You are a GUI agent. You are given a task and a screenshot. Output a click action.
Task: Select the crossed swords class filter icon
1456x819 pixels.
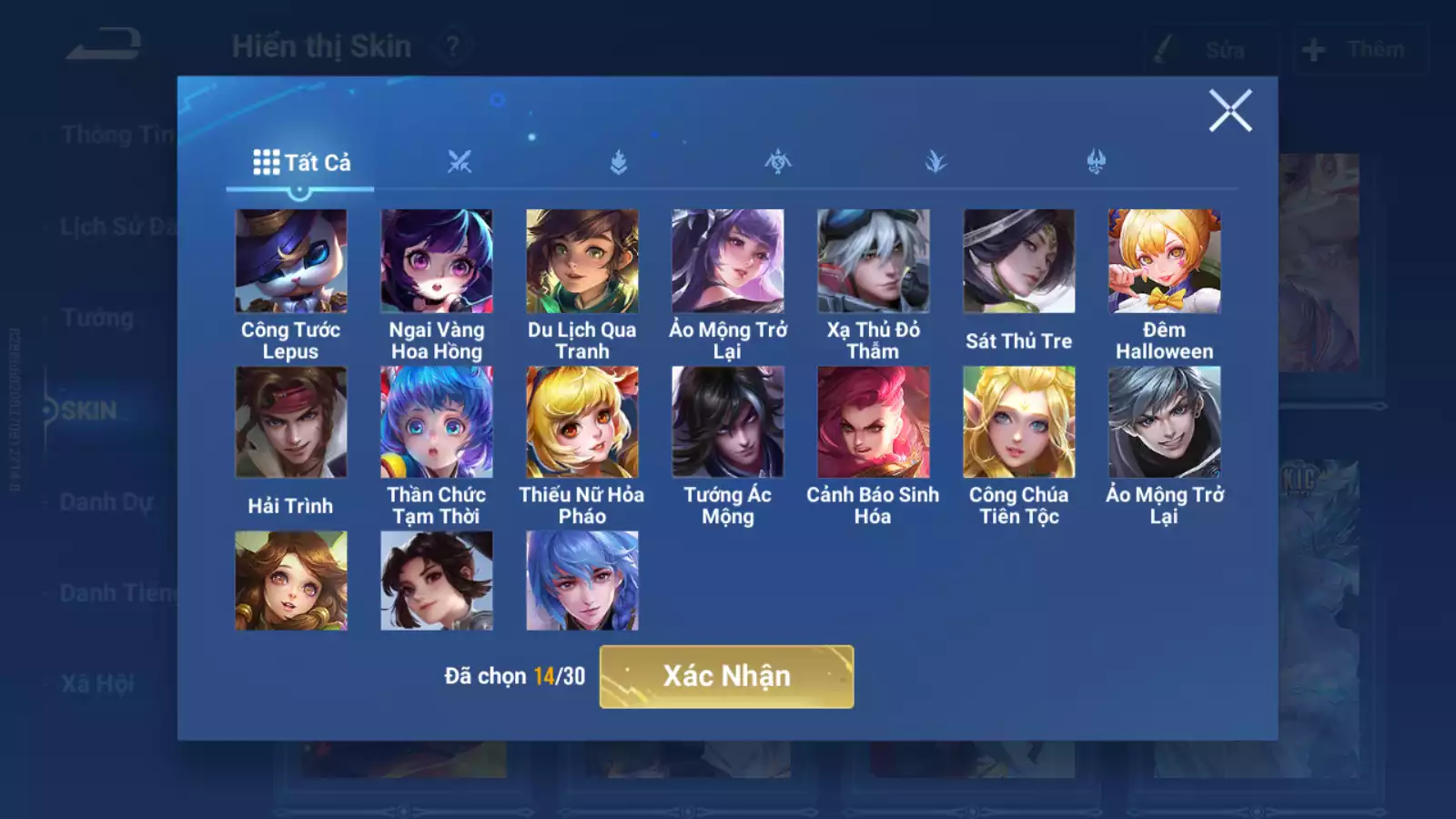pyautogui.click(x=460, y=160)
